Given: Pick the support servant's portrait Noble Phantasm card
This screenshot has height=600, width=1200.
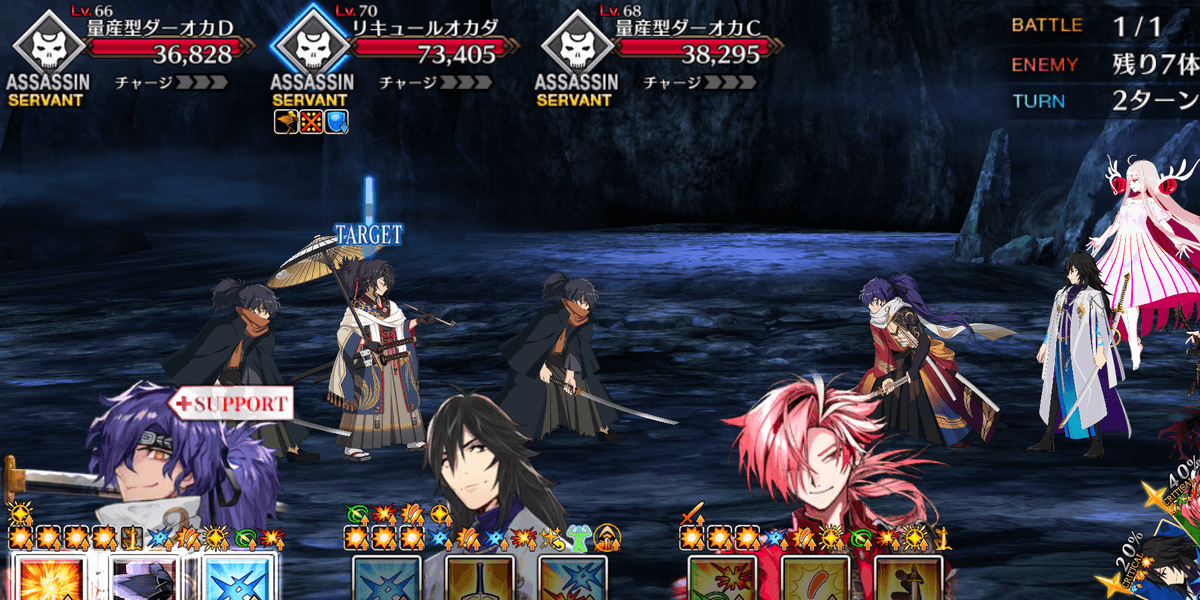Looking at the screenshot, I should click(143, 581).
